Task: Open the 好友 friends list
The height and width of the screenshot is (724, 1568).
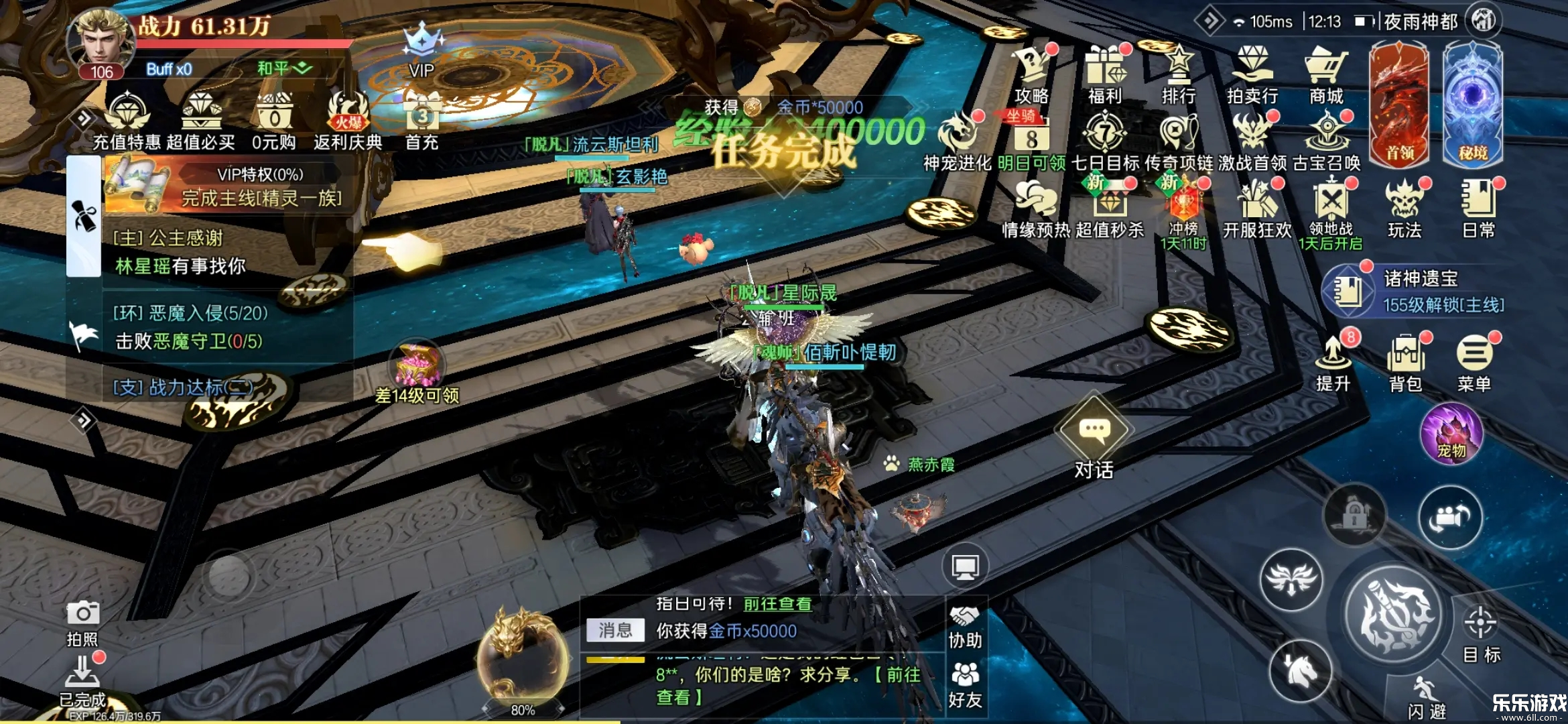Action: pyautogui.click(x=965, y=685)
